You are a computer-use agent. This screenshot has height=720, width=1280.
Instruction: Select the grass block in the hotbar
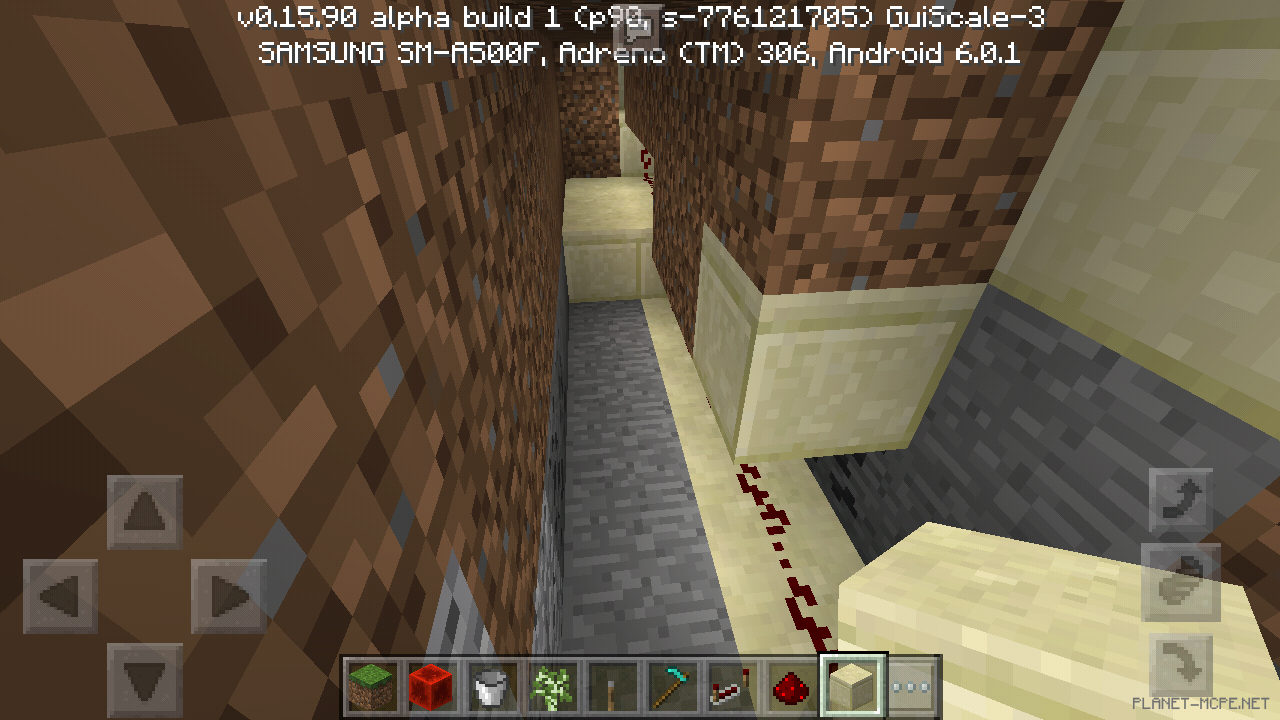[371, 686]
